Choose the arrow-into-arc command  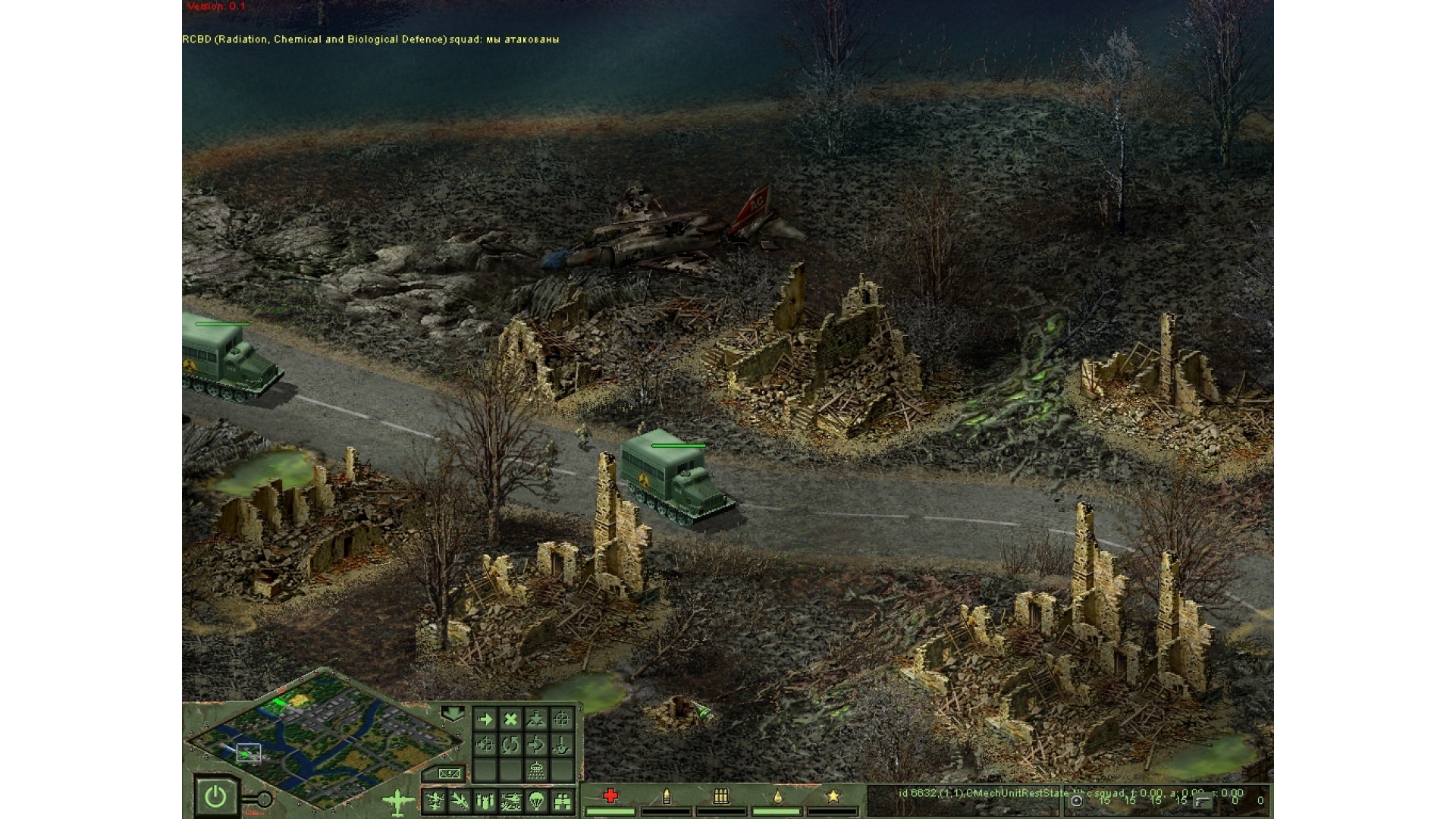tap(536, 745)
